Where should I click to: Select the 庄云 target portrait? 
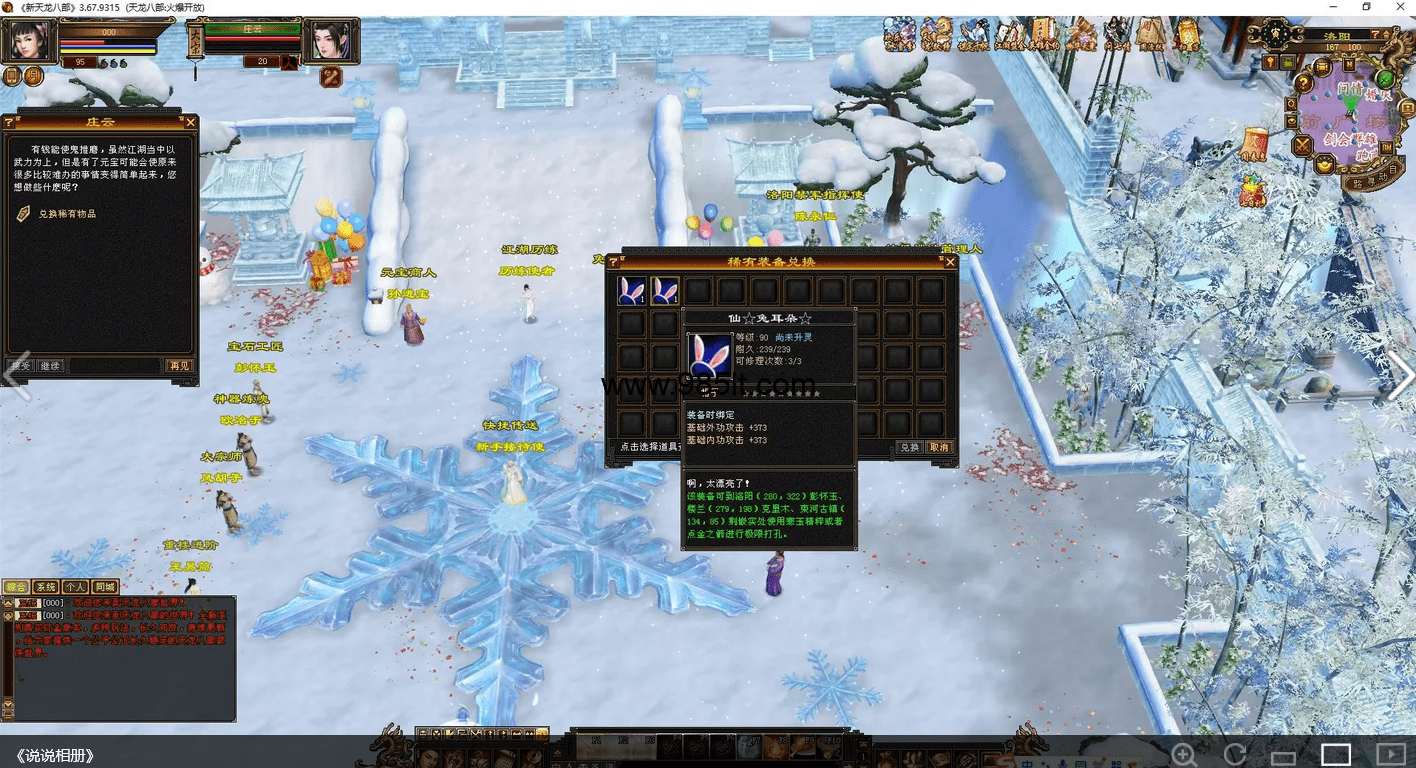click(331, 42)
